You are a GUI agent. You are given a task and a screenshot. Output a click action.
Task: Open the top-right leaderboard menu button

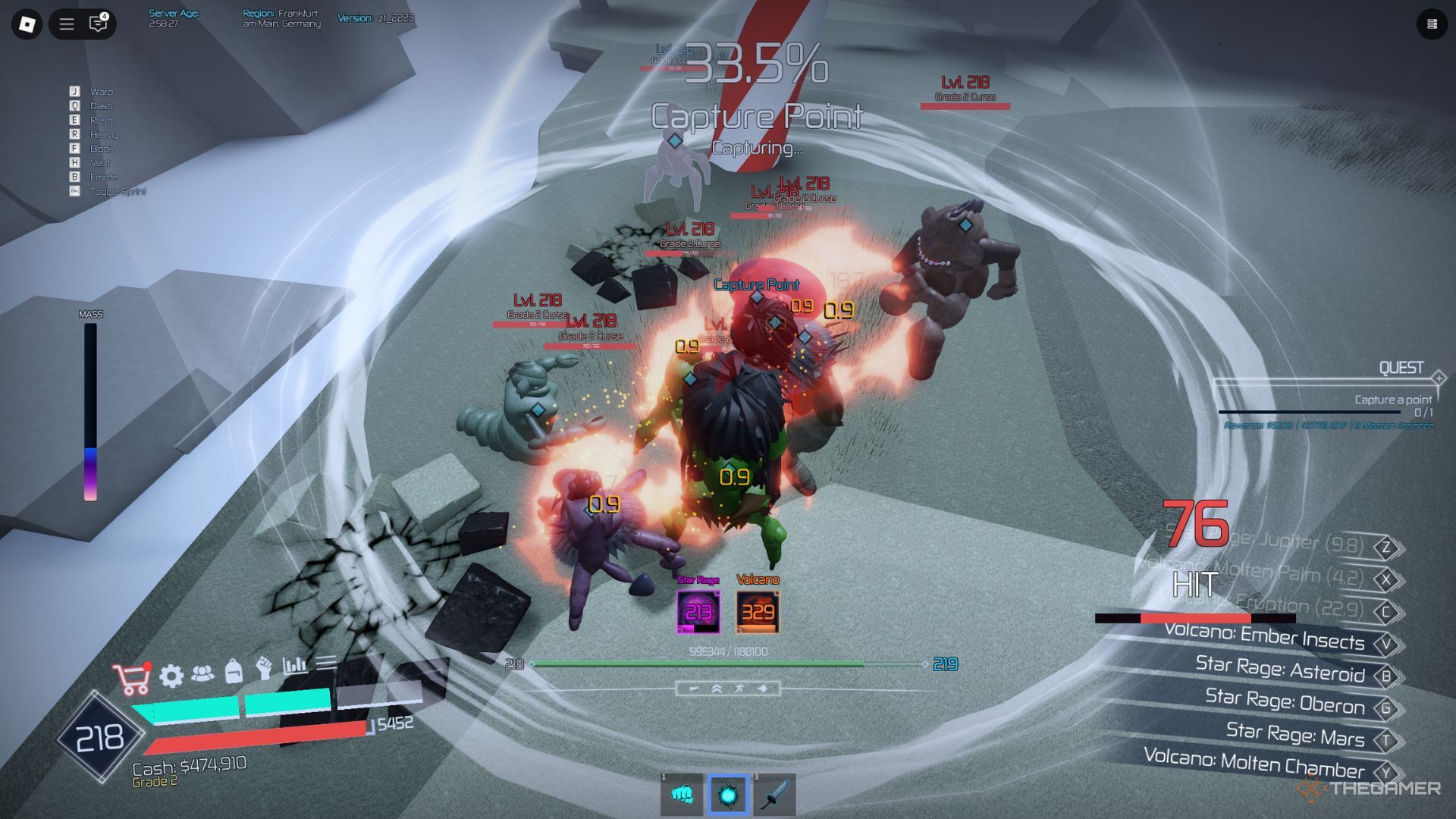point(1432,24)
